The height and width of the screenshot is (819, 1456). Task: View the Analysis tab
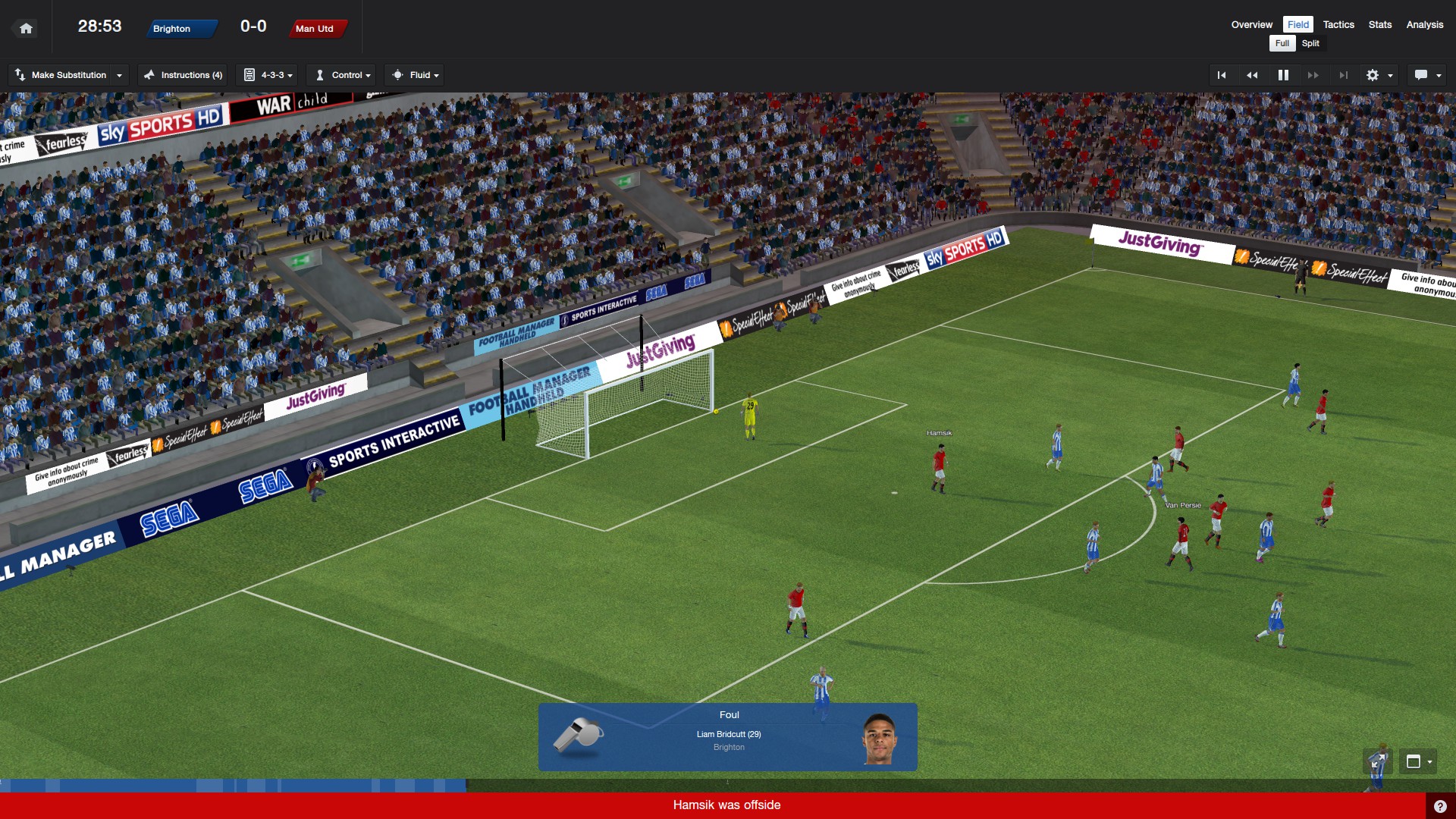(1424, 24)
